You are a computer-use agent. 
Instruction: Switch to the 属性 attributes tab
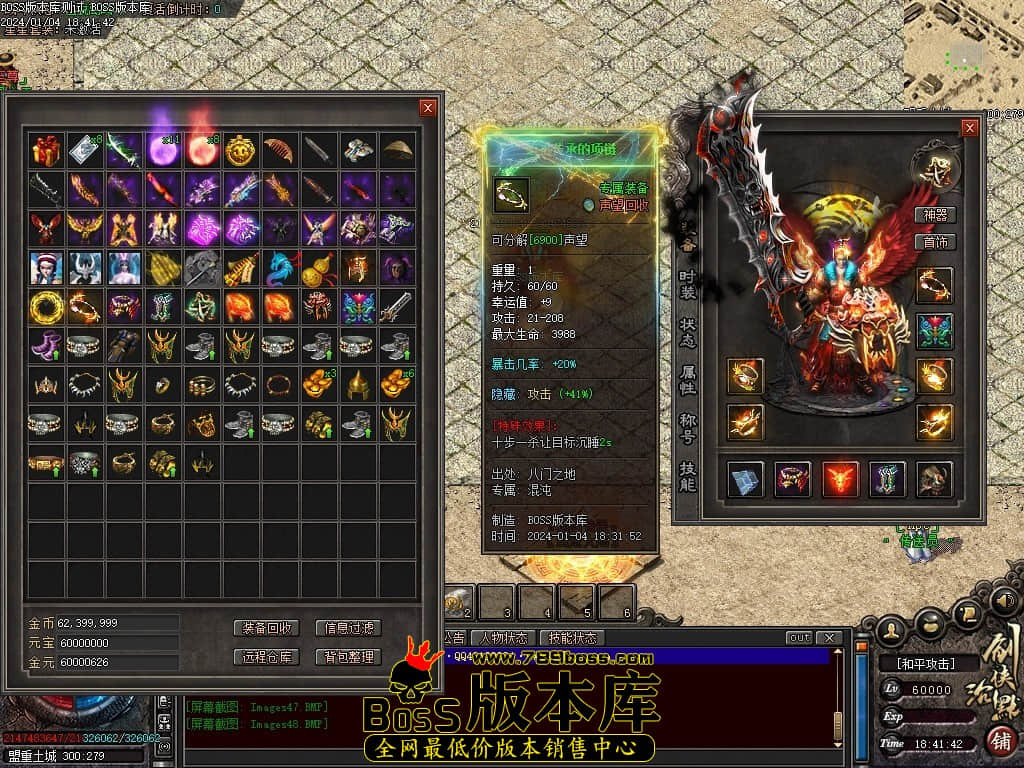tap(687, 378)
